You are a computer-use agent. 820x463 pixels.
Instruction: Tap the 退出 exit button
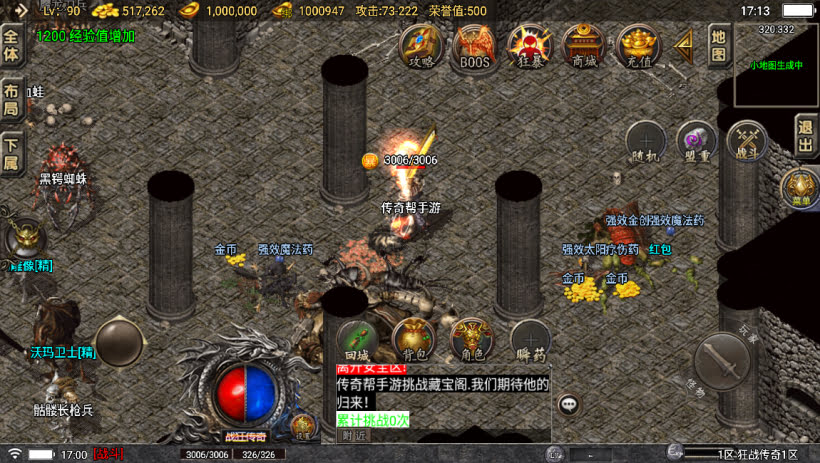[x=806, y=134]
